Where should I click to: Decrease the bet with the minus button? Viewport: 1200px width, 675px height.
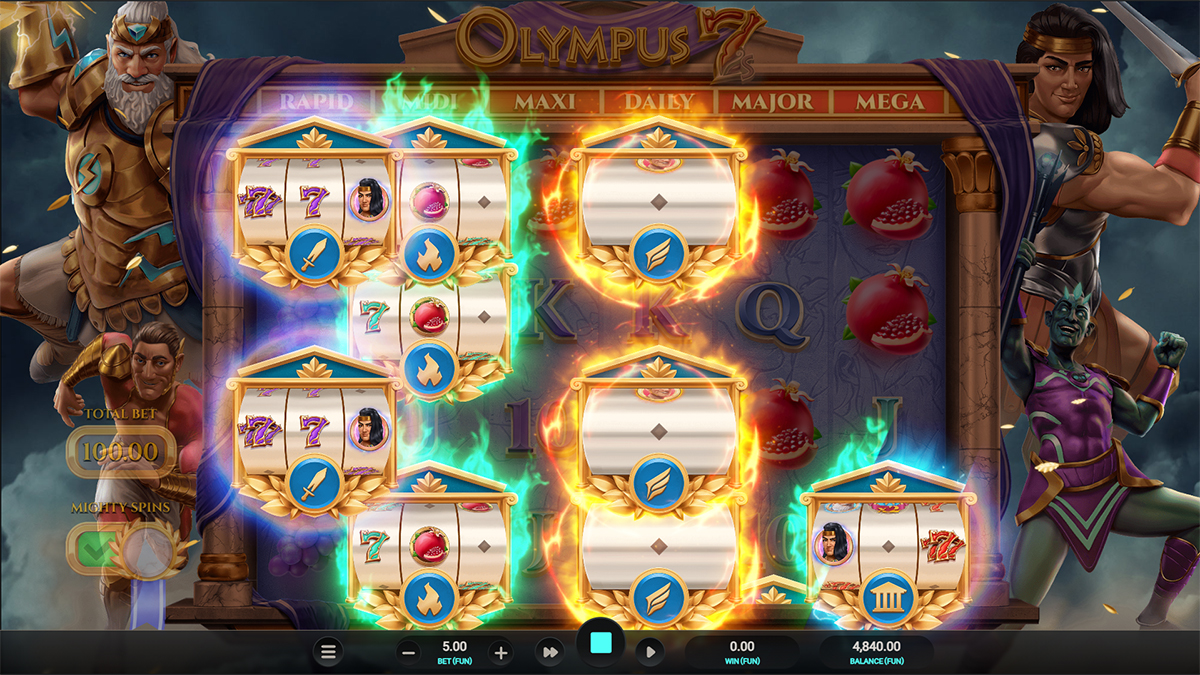click(409, 653)
